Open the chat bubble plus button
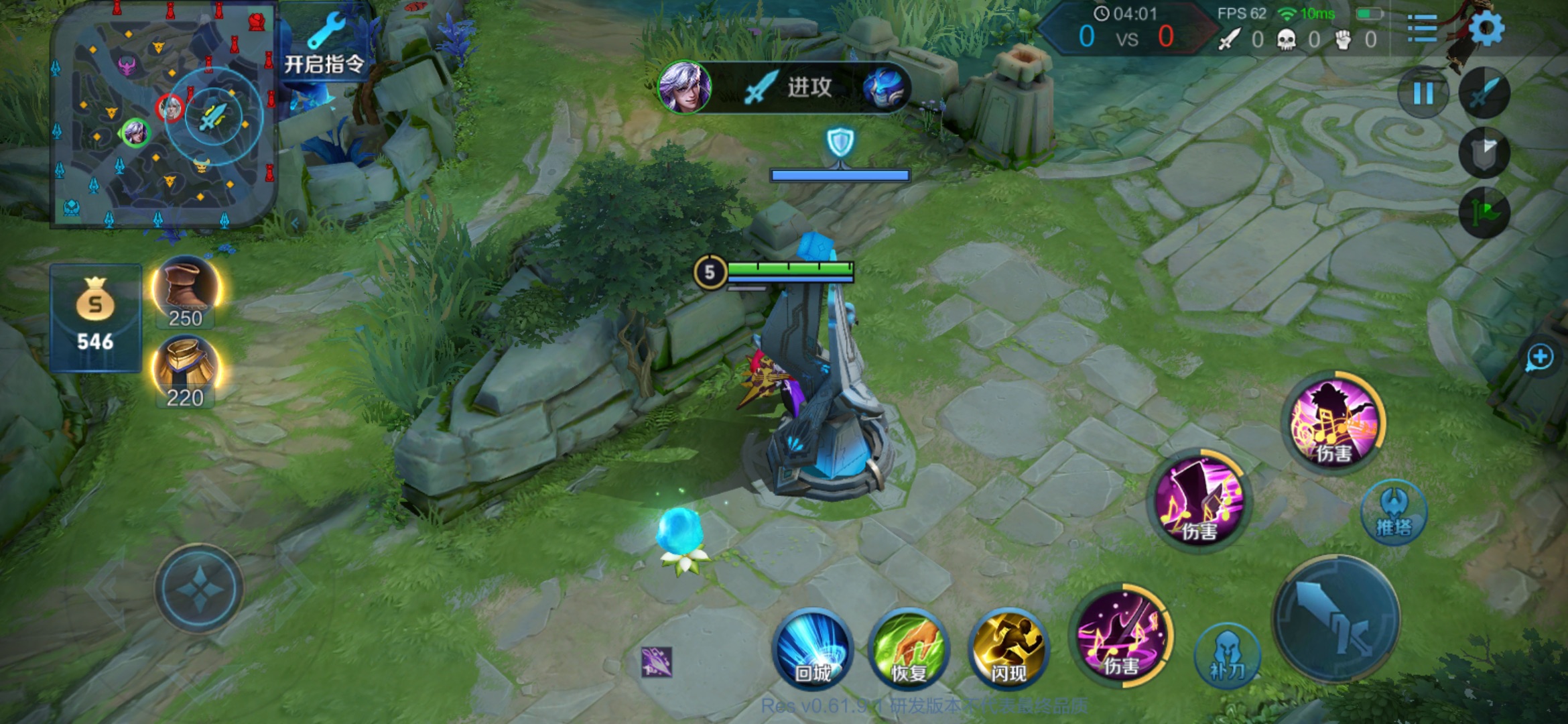1568x724 pixels. (x=1539, y=357)
